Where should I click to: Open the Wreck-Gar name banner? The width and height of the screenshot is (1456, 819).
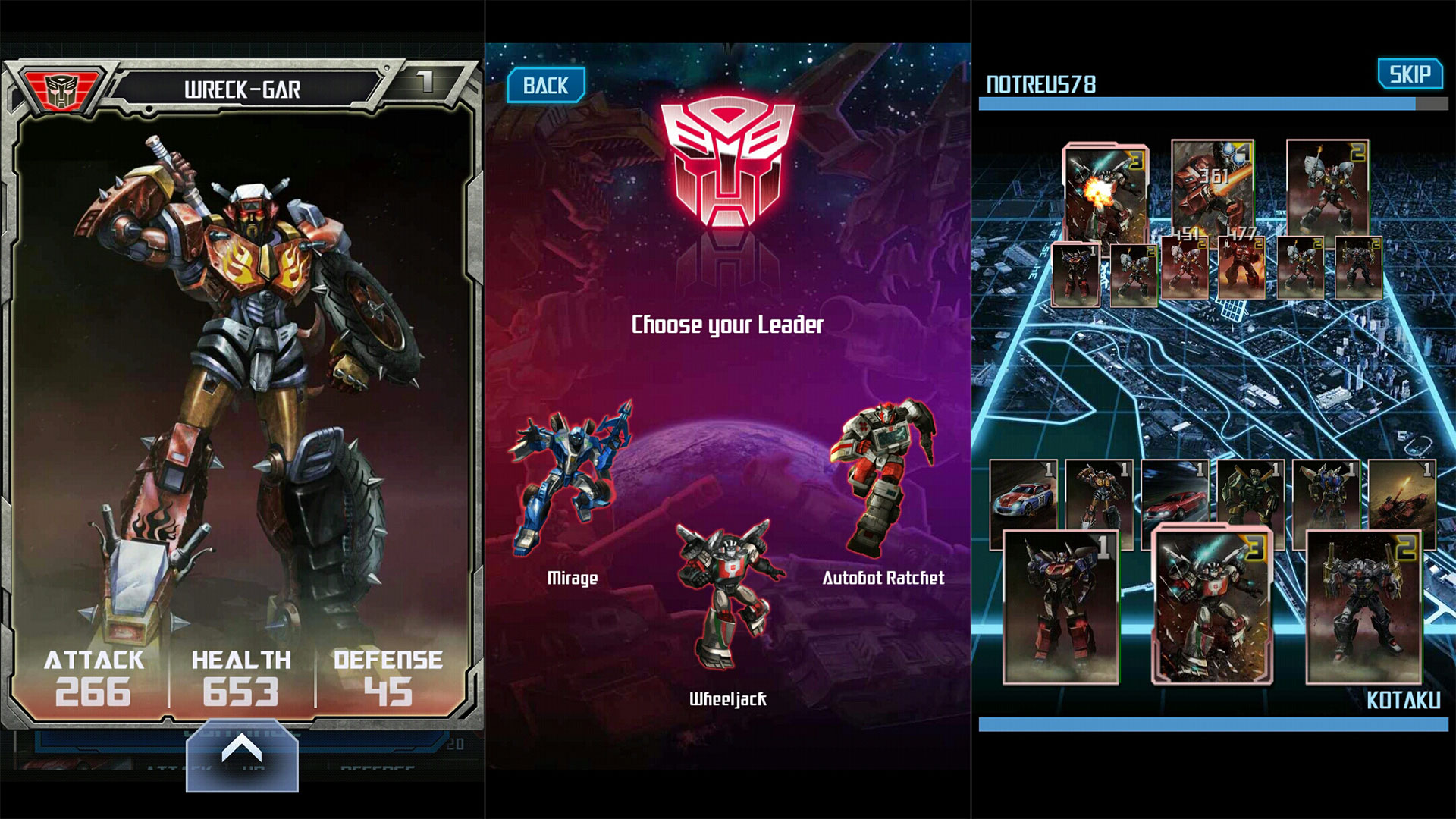pyautogui.click(x=243, y=86)
